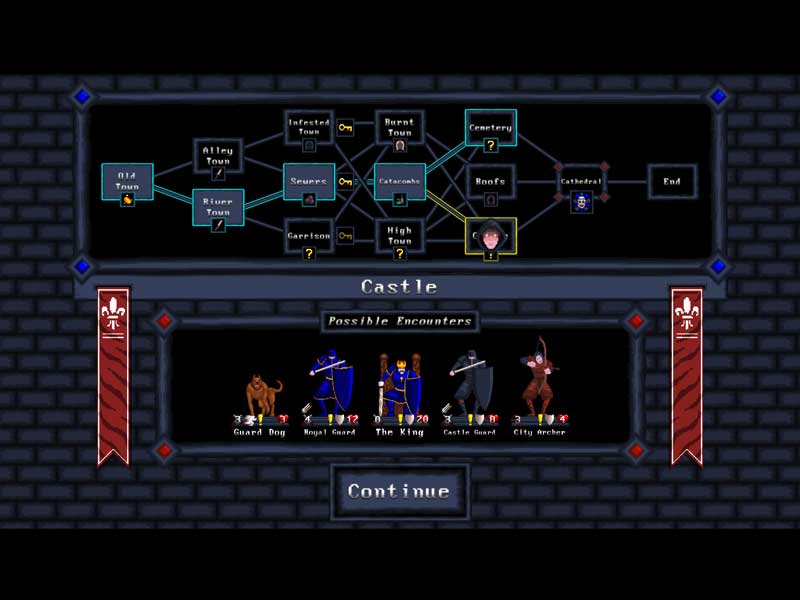The width and height of the screenshot is (800, 600).
Task: Select the Cemetery map node
Action: point(490,128)
